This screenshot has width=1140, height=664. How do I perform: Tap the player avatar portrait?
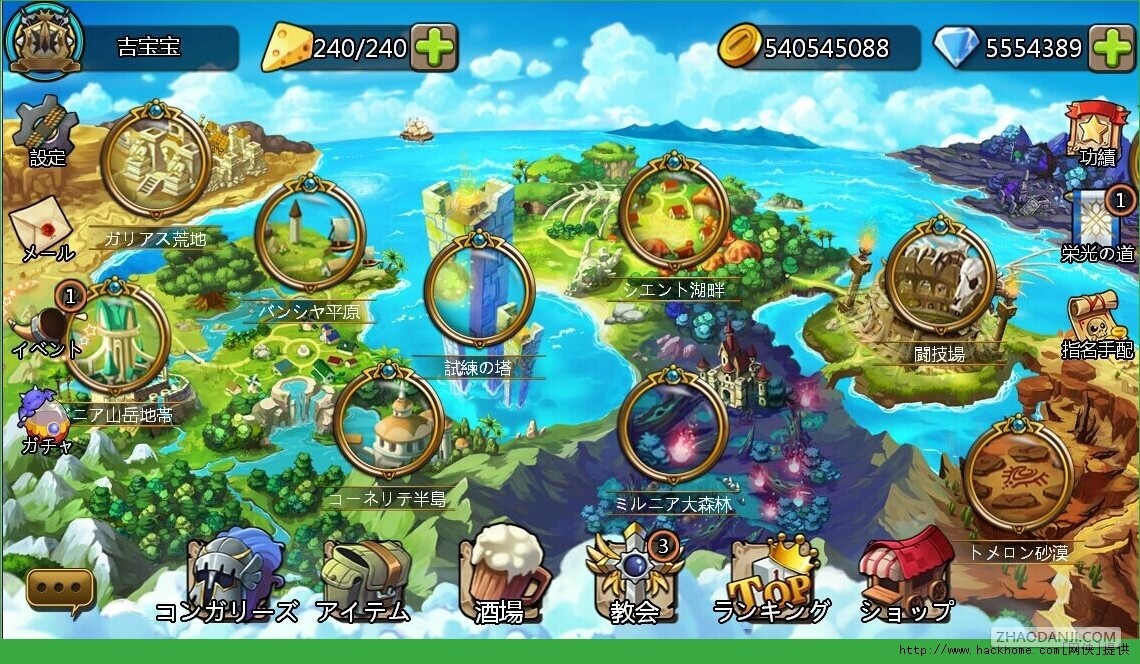pos(44,42)
